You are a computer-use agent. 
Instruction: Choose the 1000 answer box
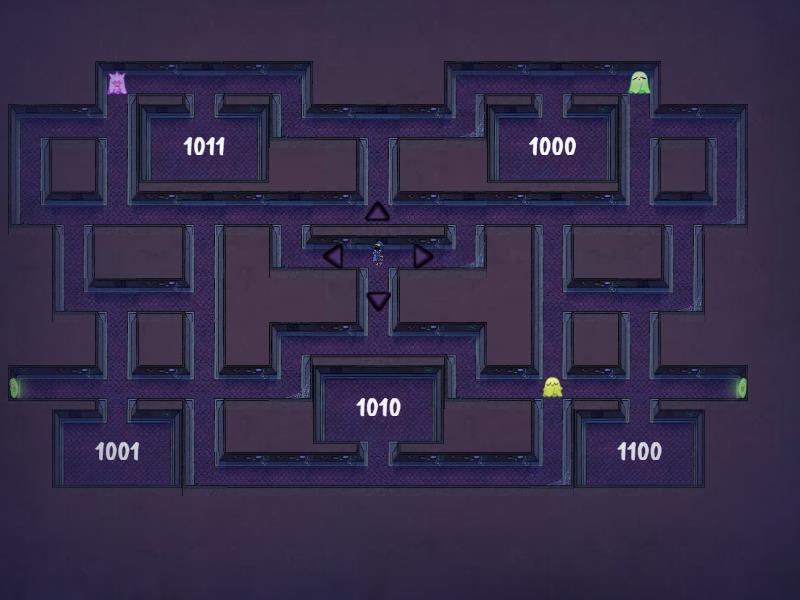(552, 147)
